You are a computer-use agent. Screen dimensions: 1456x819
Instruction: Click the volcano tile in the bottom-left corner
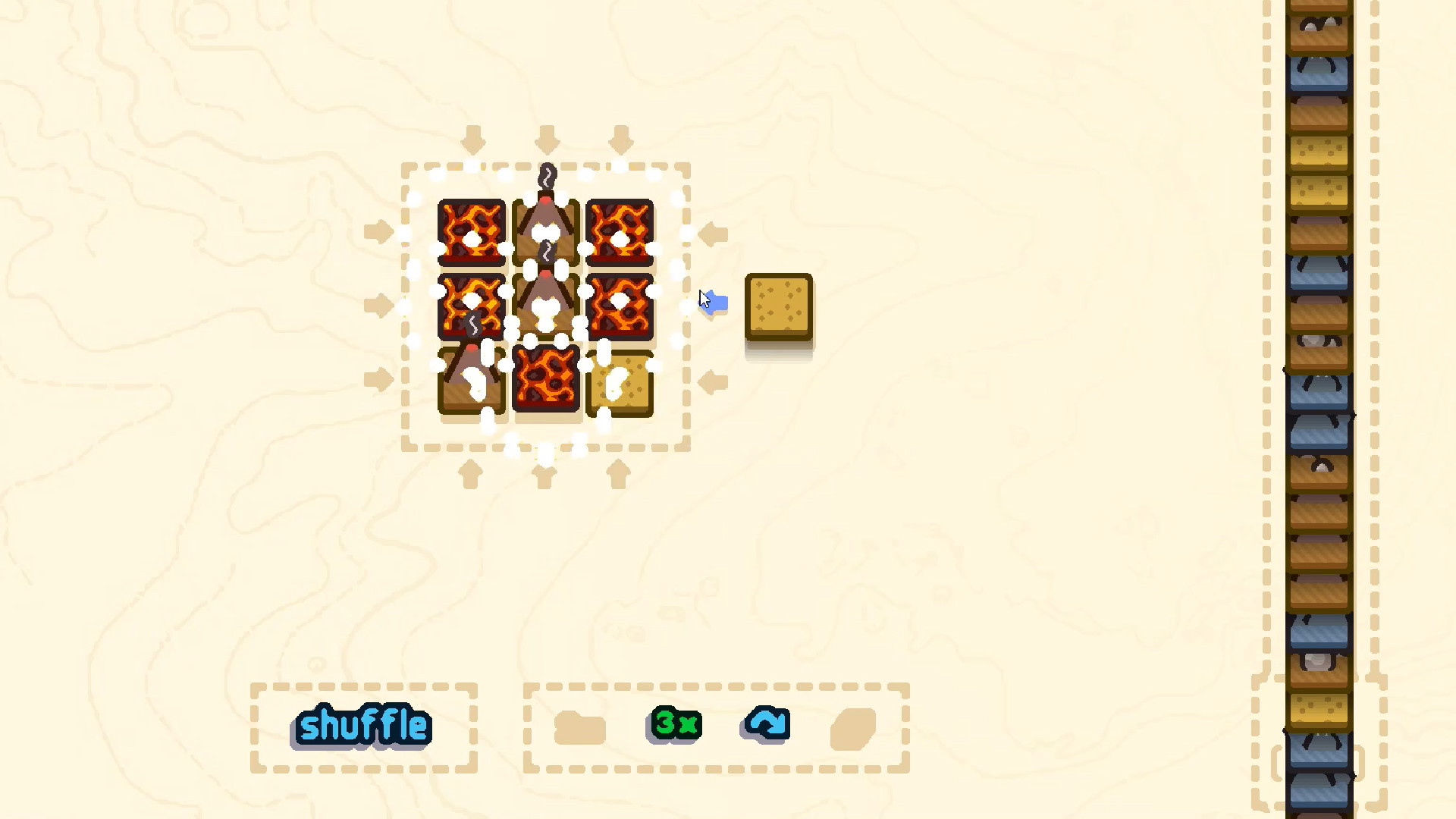tap(470, 379)
